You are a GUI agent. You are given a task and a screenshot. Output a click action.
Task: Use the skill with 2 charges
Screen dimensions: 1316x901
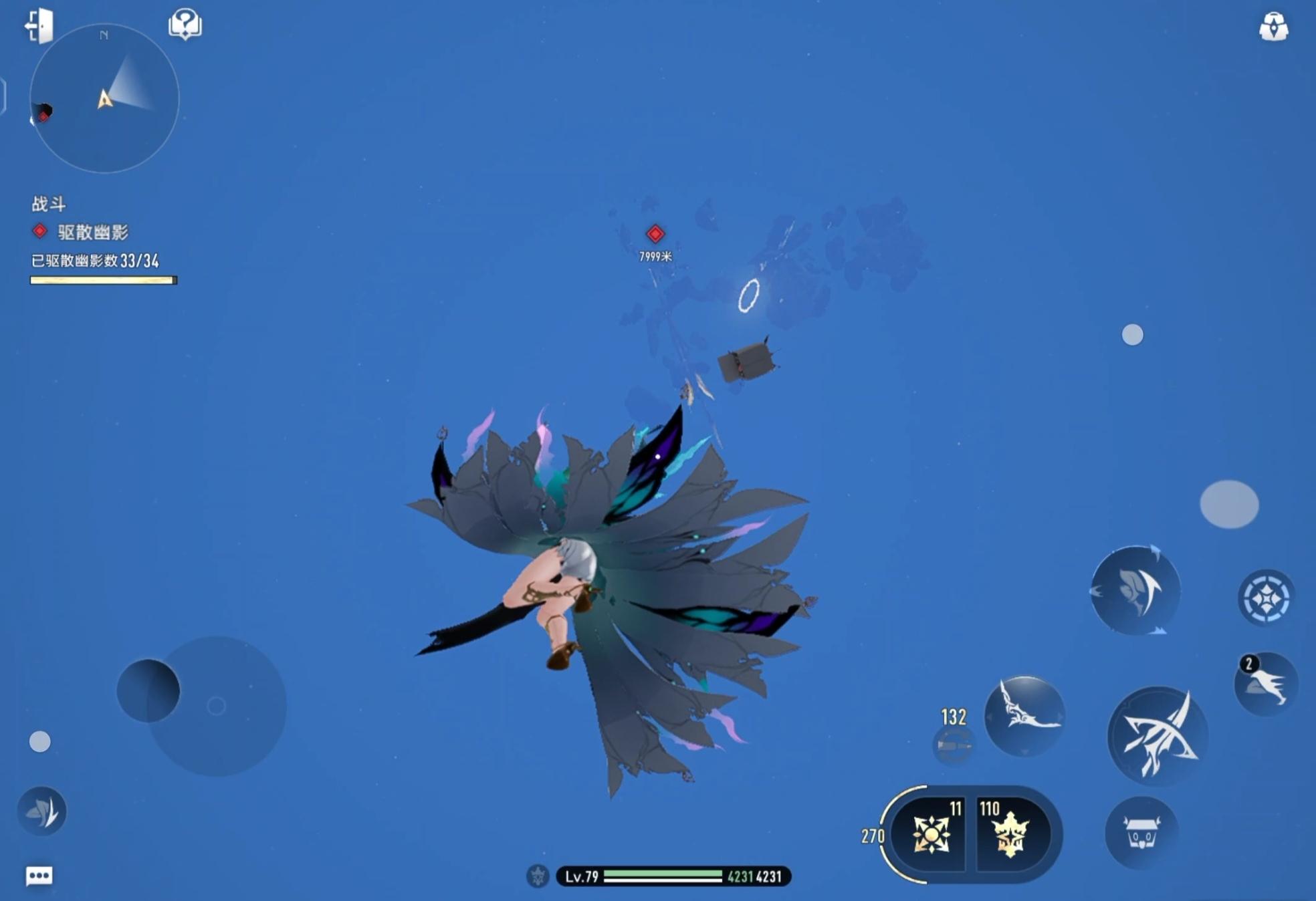pos(1266,684)
